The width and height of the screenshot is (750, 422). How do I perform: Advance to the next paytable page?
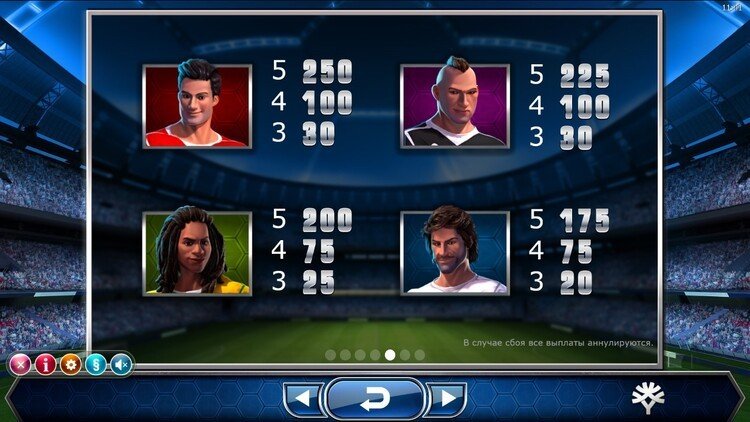coord(446,400)
